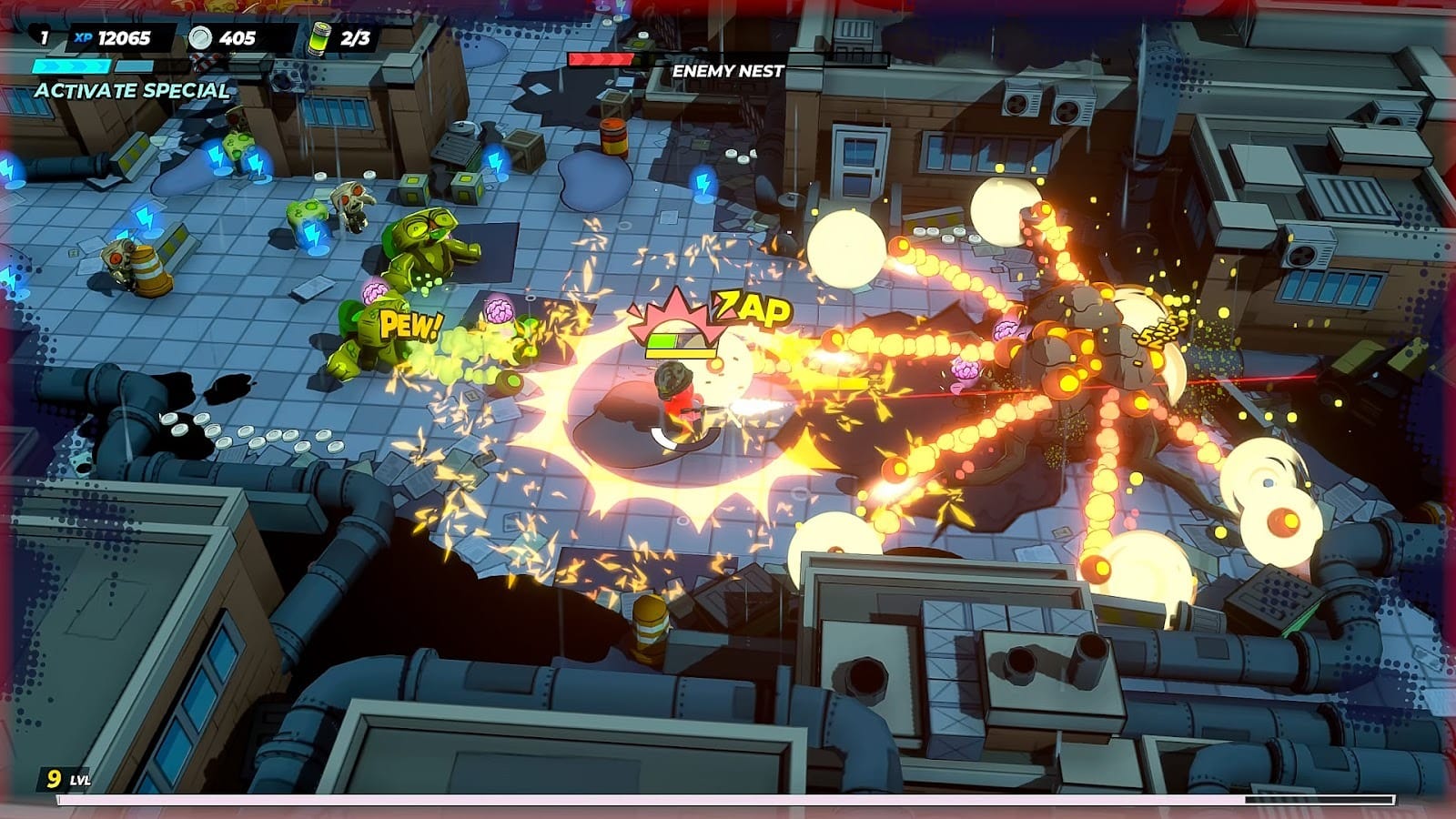Activate the special ability prompt
Screen dimensions: 1456x819
pyautogui.click(x=132, y=90)
